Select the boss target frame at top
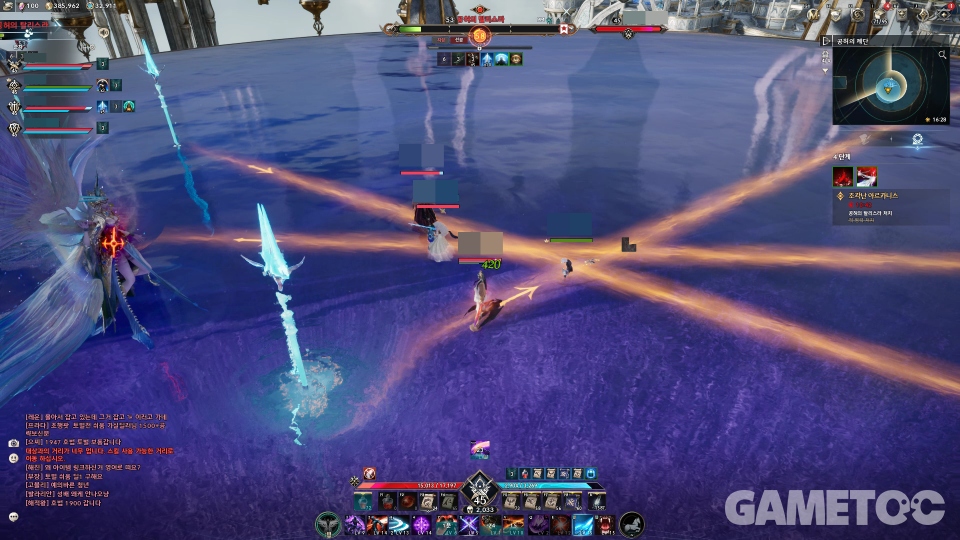 480,30
